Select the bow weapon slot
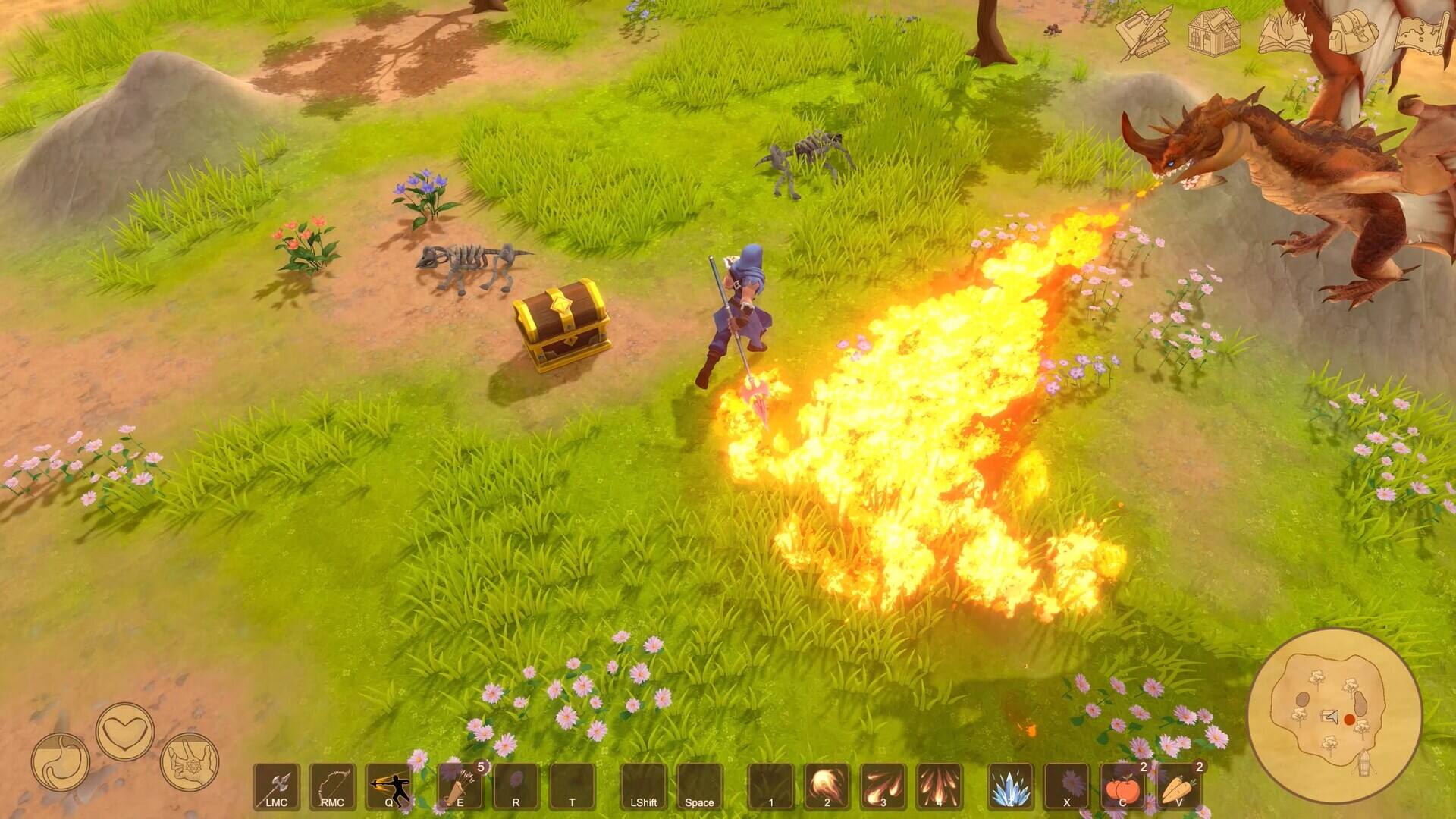Viewport: 1456px width, 819px height. click(332, 786)
